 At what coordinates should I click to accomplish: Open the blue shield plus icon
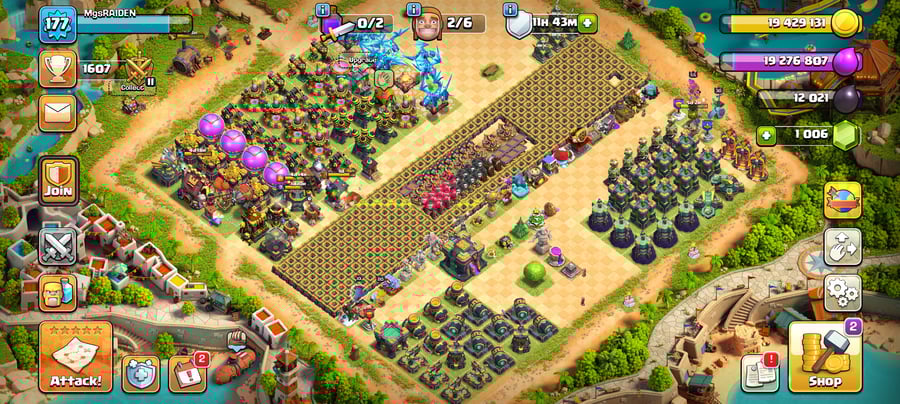point(141,374)
